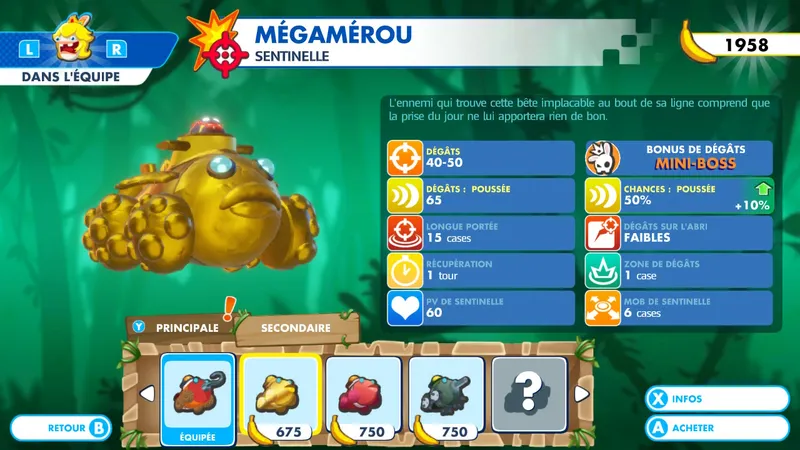Switch to the Secondaire weapon tab
This screenshot has width=800, height=450.
click(x=296, y=326)
